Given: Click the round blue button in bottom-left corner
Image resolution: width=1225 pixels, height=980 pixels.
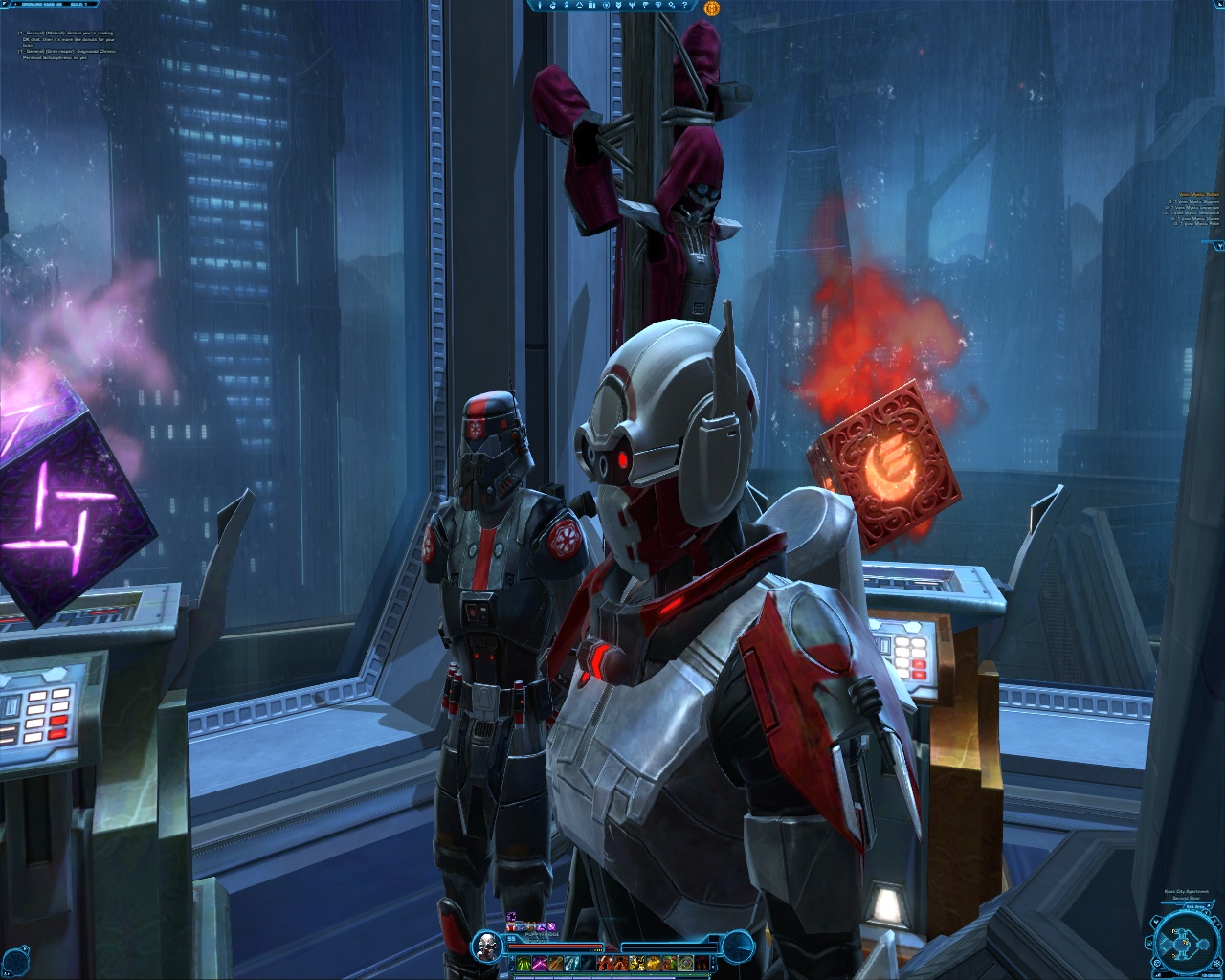Looking at the screenshot, I should coord(16,954).
